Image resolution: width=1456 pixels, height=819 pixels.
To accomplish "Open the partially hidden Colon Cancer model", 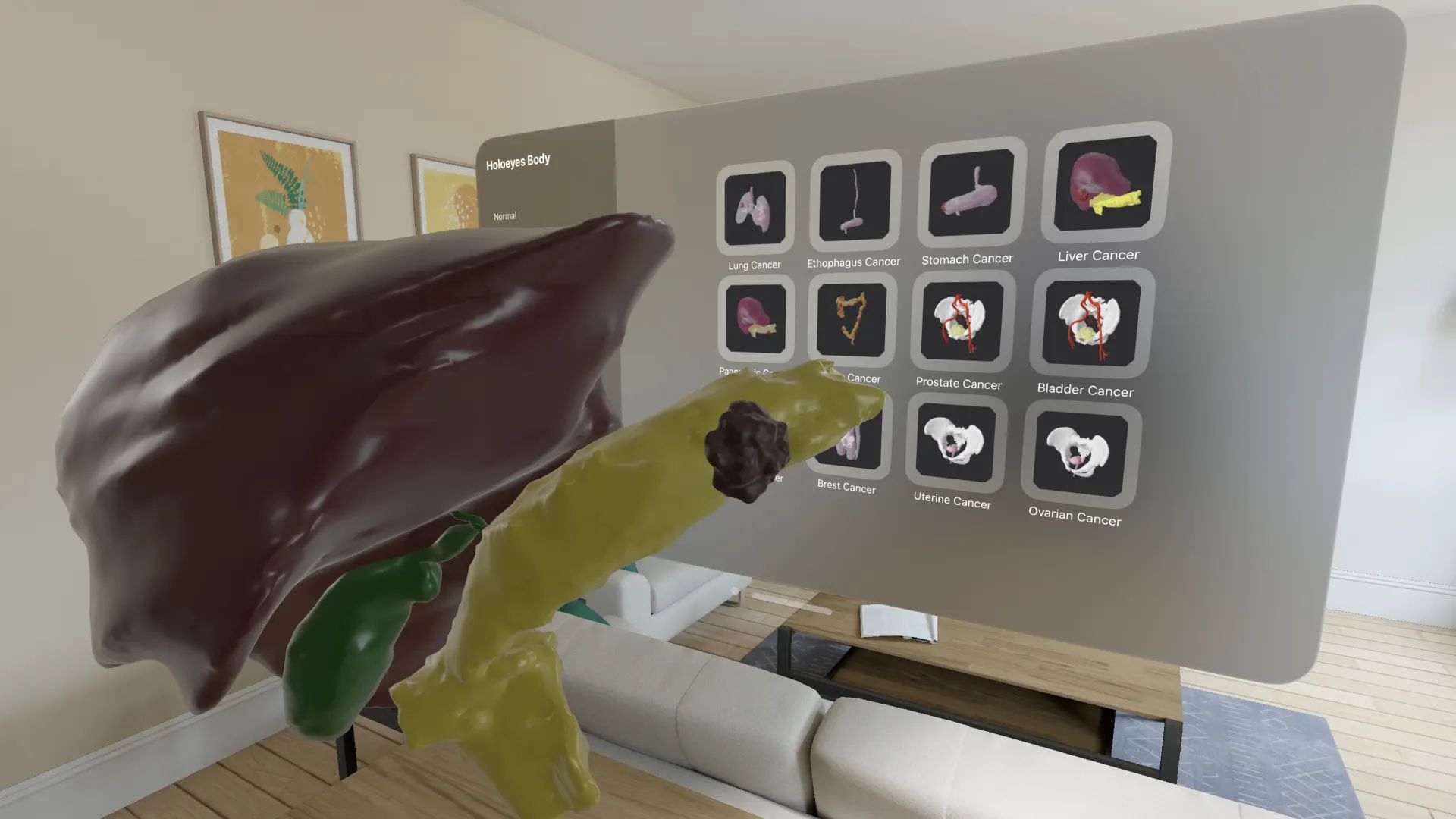I will 851,318.
